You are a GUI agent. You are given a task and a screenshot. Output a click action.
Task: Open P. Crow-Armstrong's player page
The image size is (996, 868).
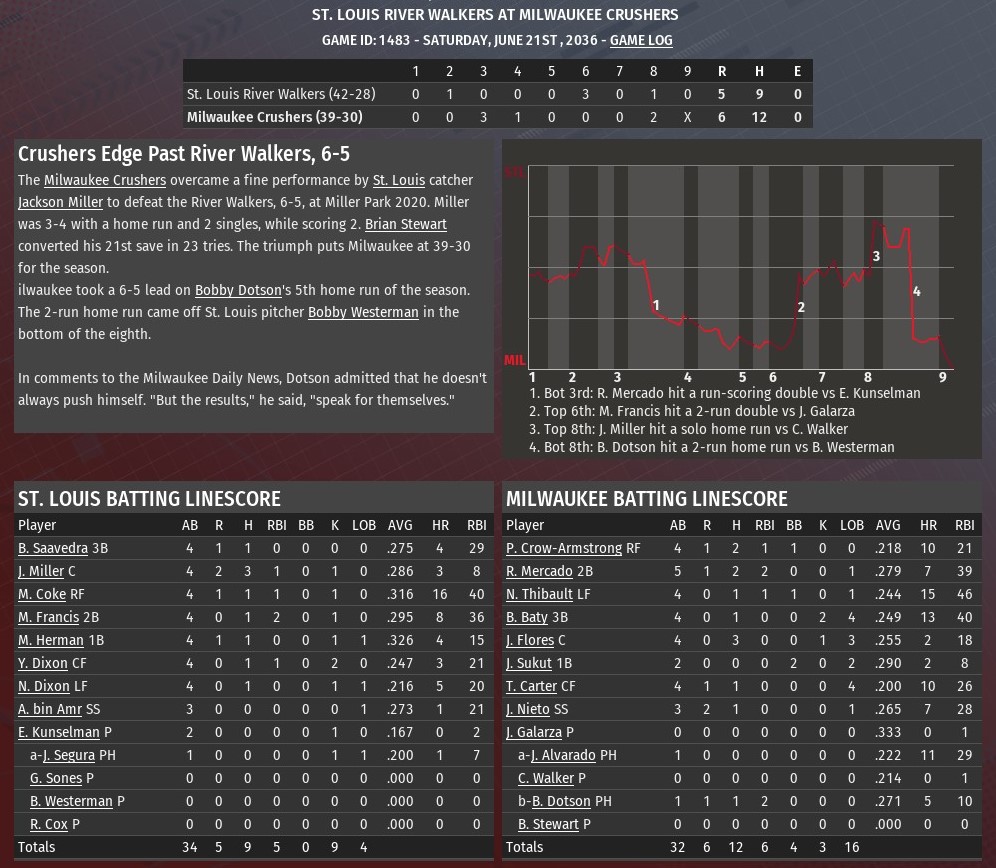click(x=564, y=548)
